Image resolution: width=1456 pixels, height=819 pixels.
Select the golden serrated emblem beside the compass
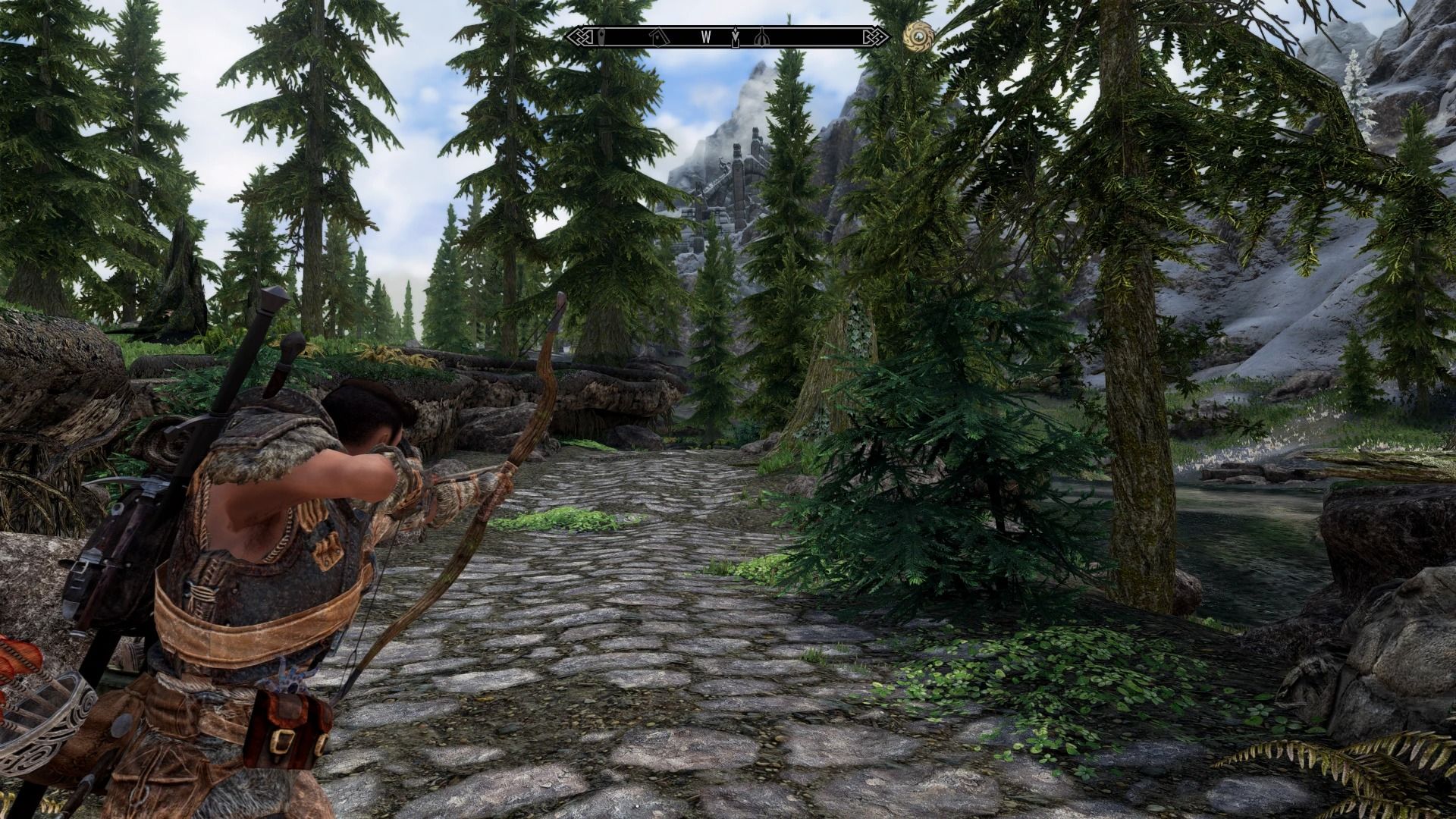(919, 36)
